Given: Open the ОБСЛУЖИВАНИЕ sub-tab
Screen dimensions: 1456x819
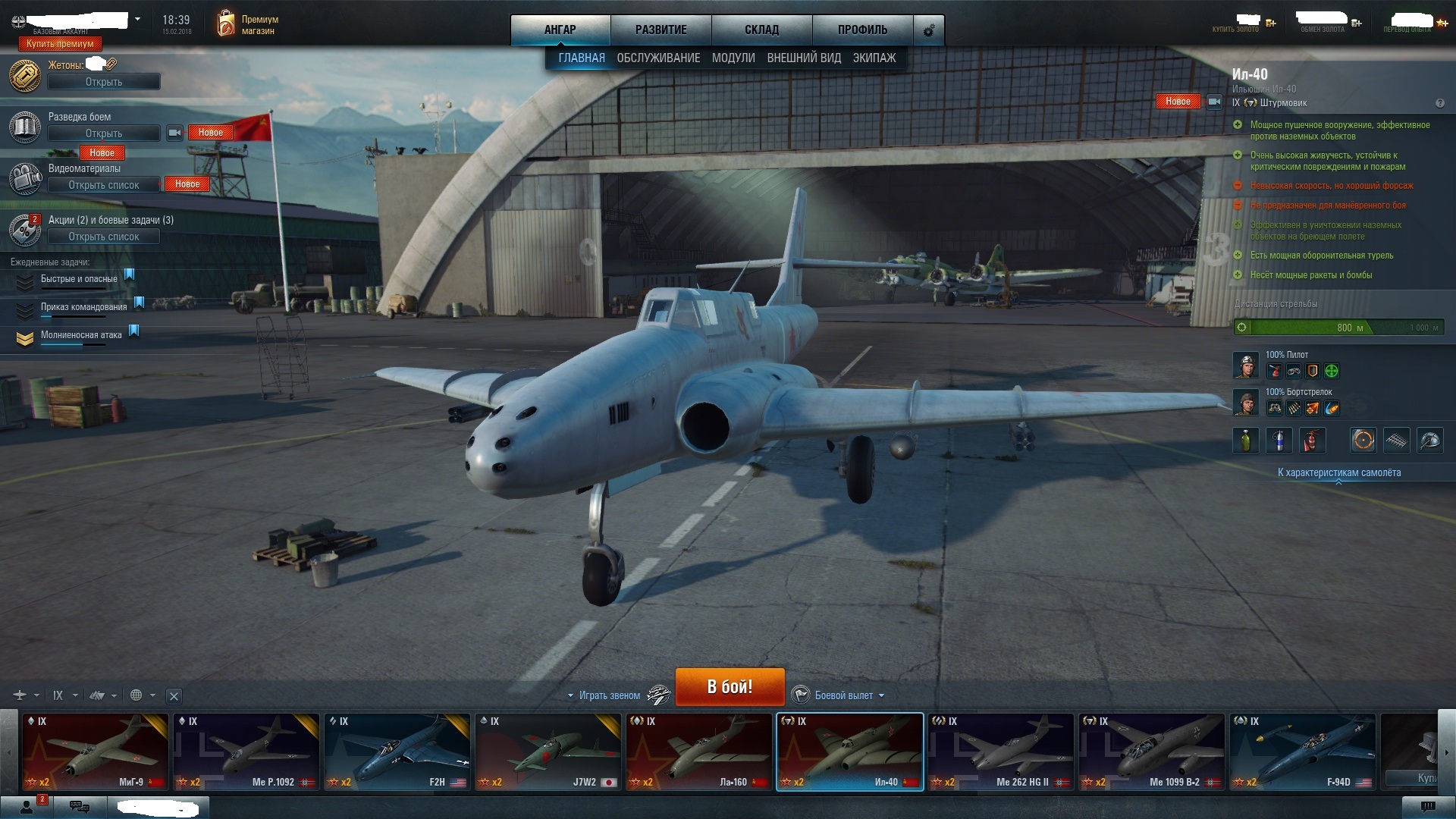Looking at the screenshot, I should point(658,58).
